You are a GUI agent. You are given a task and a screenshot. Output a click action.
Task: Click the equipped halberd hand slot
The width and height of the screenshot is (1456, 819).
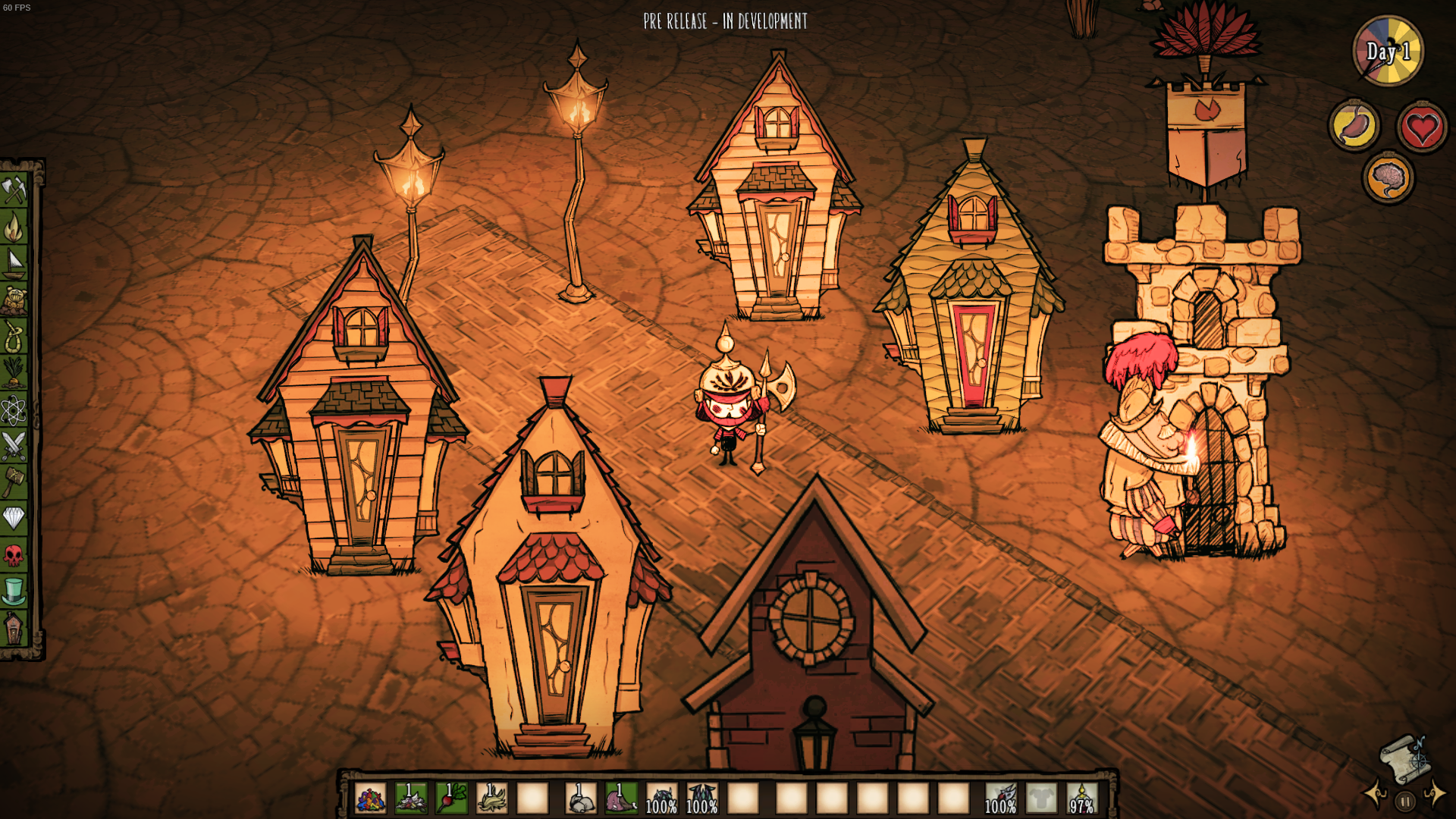point(1001,799)
